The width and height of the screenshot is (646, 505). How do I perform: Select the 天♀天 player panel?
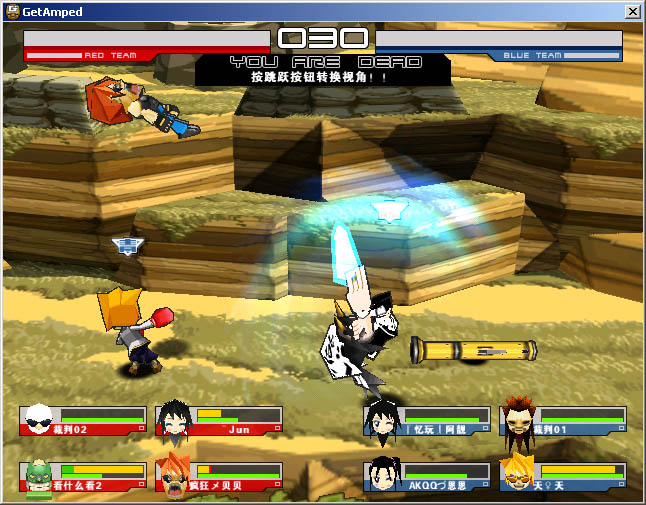coord(563,476)
